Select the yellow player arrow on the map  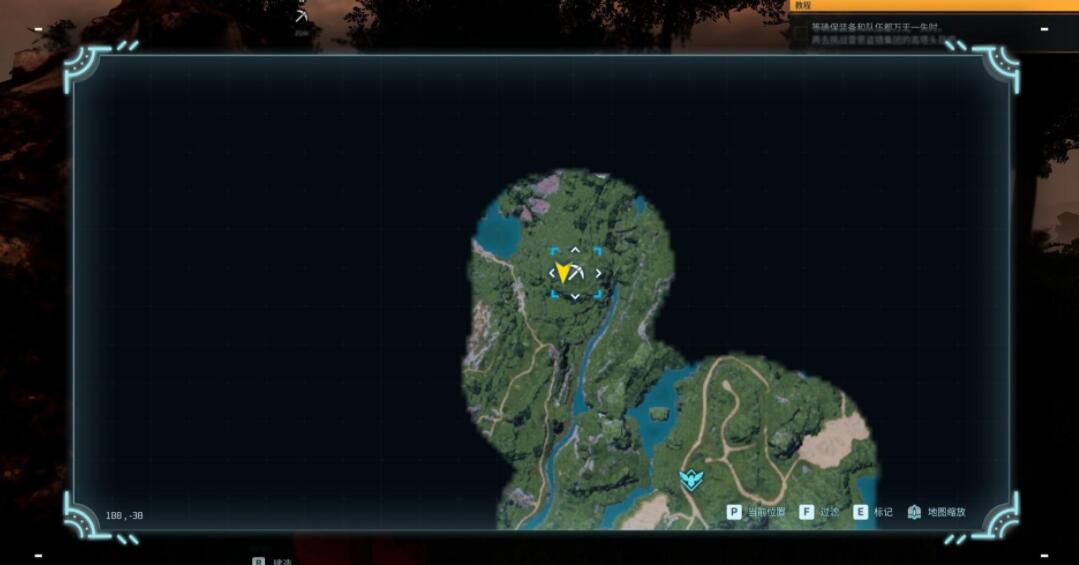(563, 272)
